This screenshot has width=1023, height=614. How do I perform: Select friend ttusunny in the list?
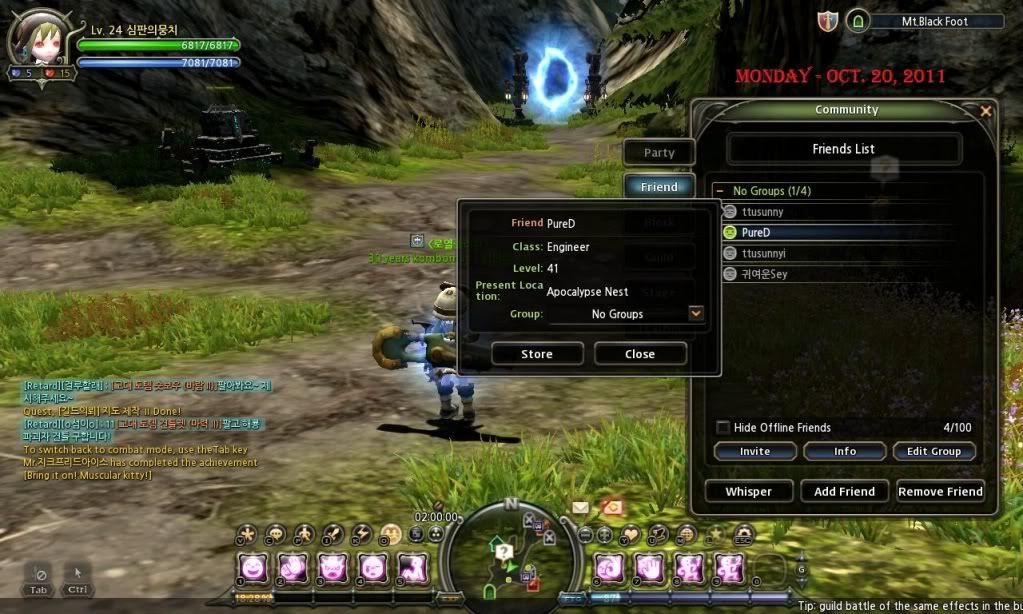tap(763, 212)
